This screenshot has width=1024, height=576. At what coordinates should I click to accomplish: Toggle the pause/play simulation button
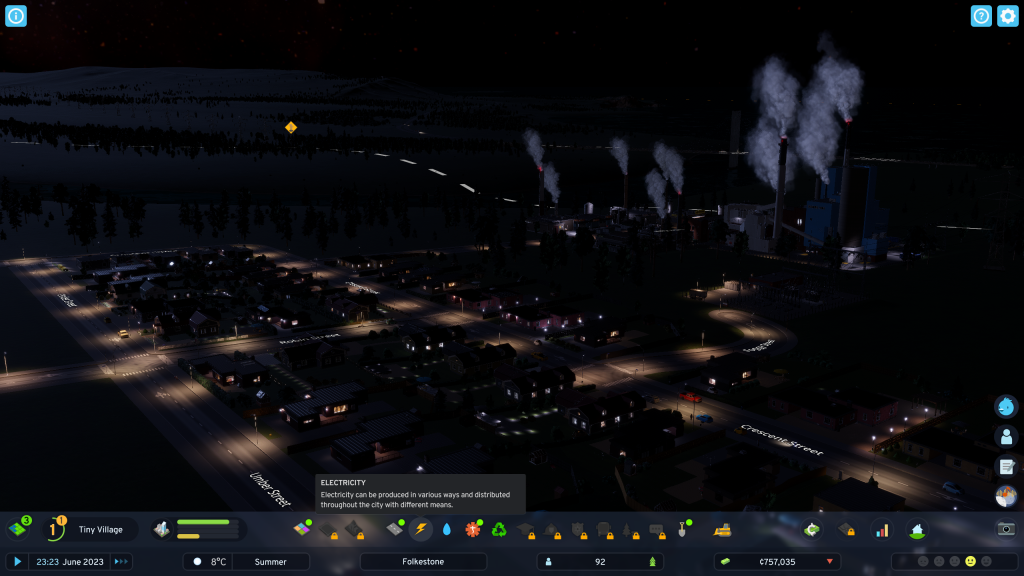click(17, 562)
